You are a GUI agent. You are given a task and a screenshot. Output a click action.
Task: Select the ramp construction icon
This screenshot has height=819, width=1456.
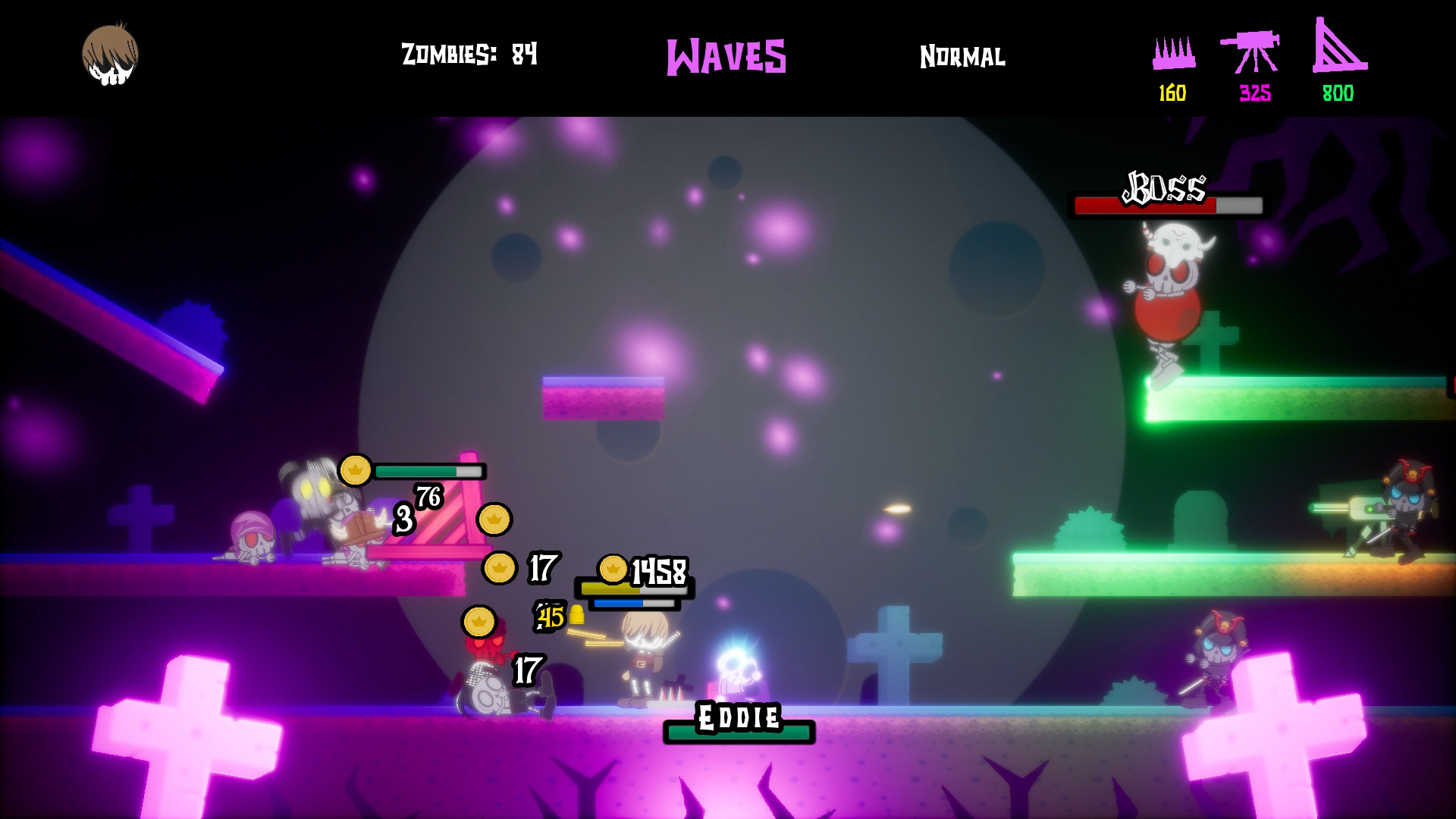point(1338,52)
